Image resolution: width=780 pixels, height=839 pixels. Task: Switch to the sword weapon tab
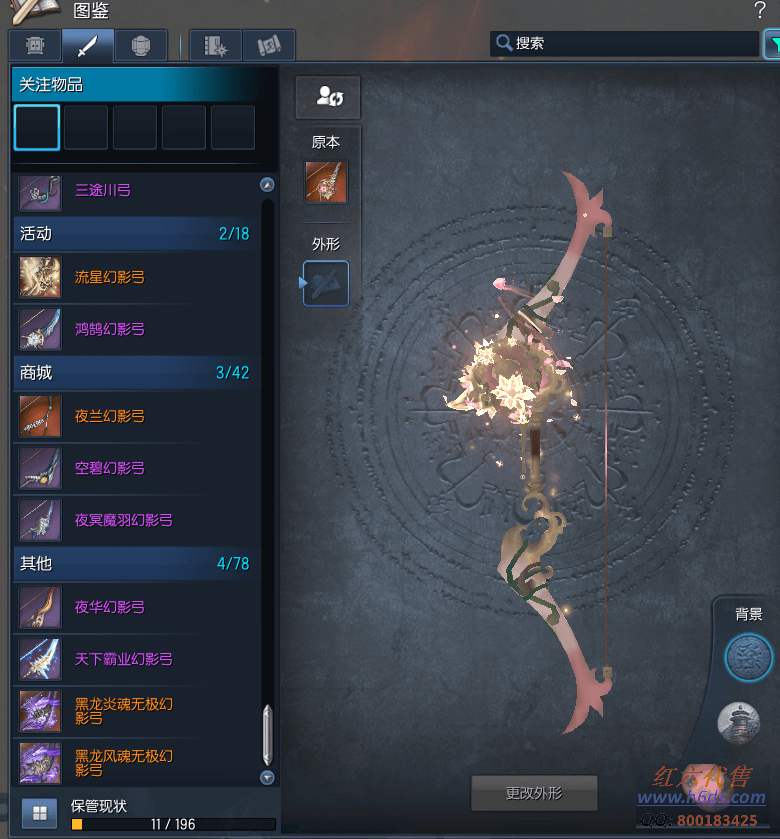(87, 46)
